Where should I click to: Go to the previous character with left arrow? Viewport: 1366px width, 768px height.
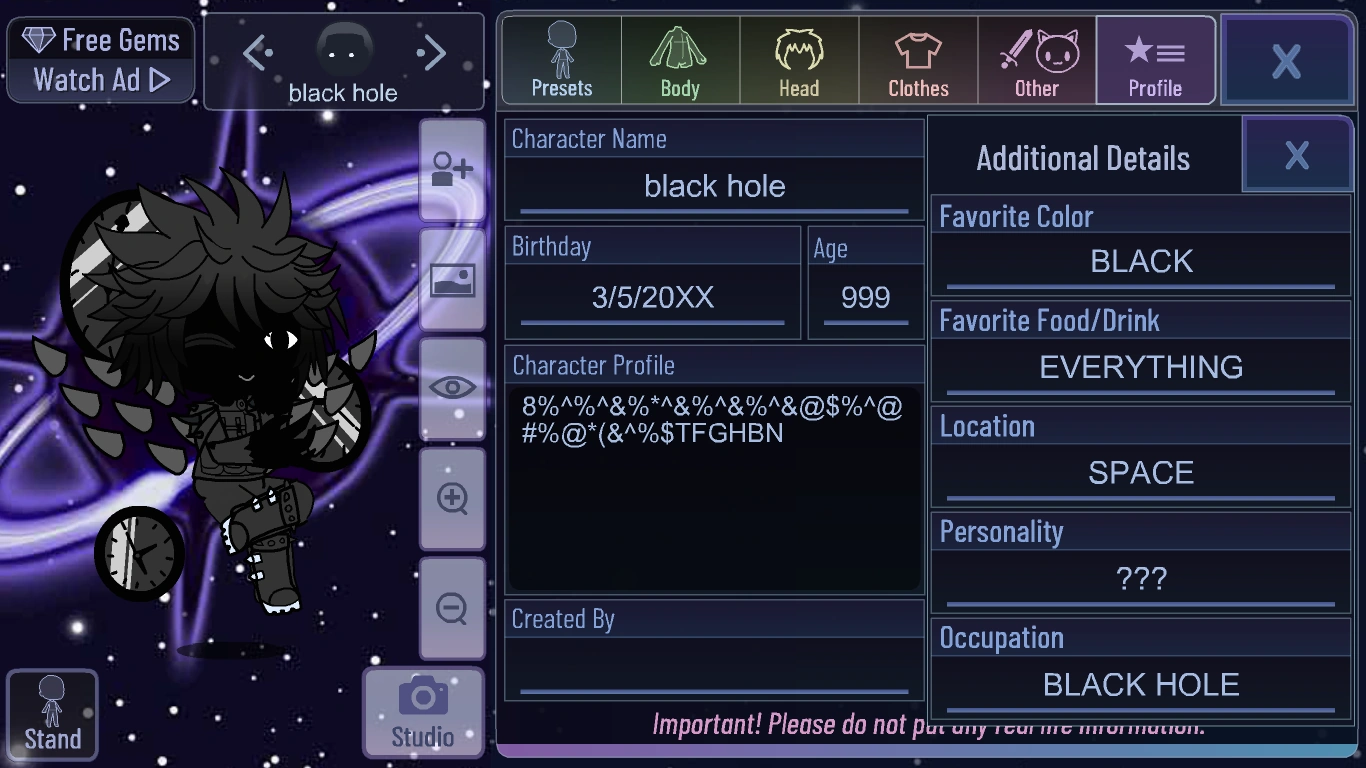(259, 53)
